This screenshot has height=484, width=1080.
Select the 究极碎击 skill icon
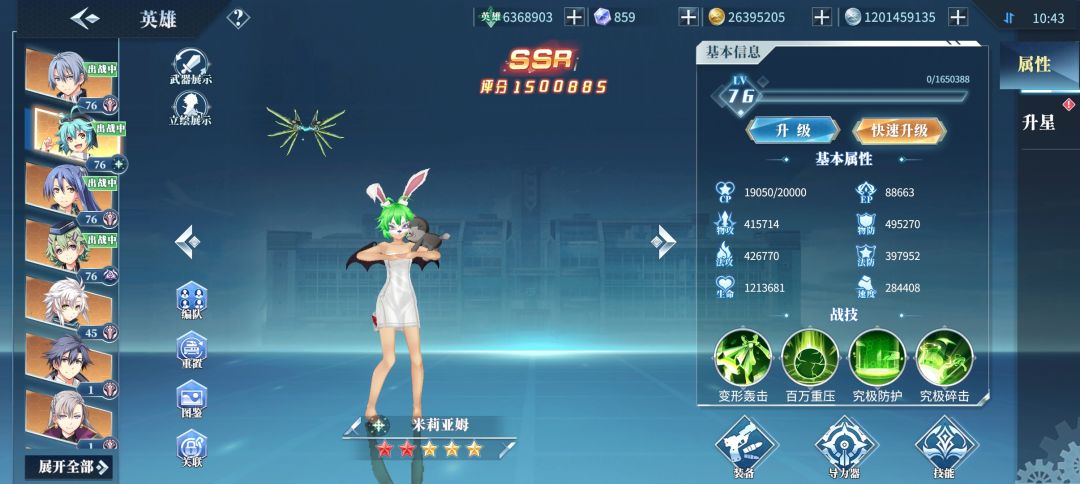tap(944, 357)
